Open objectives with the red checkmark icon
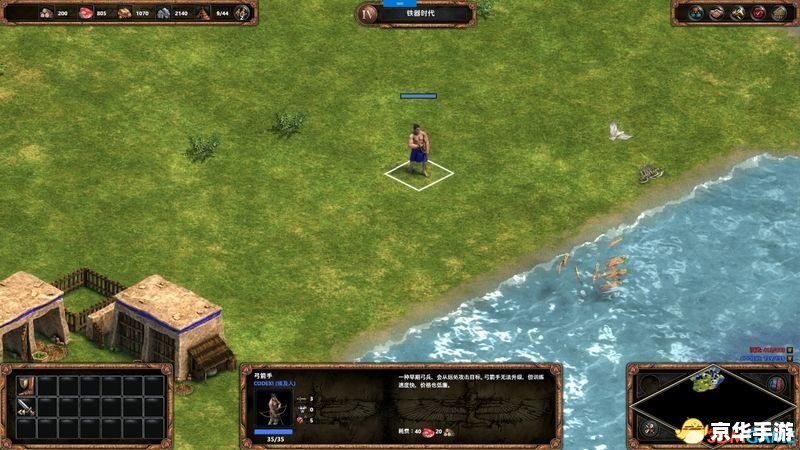The image size is (800, 450). click(759, 13)
